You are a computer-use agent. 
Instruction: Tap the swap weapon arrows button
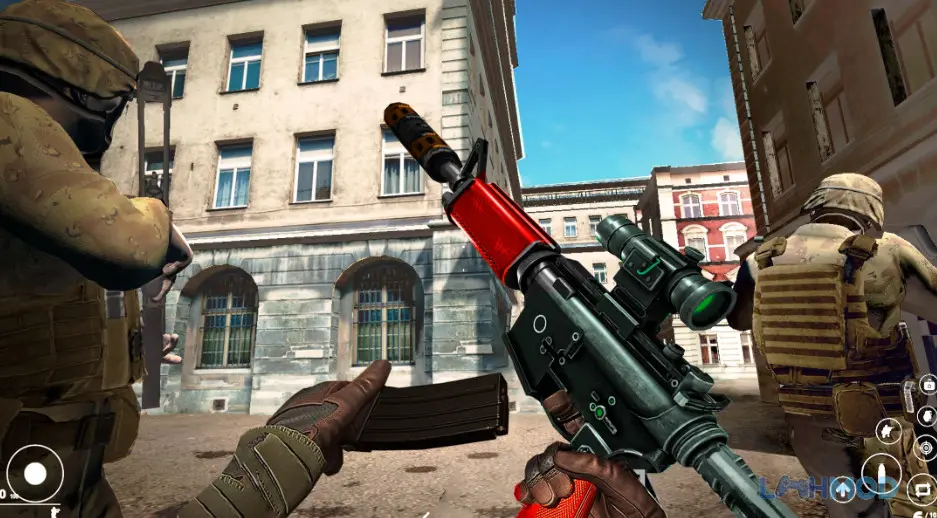pyautogui.click(x=923, y=490)
